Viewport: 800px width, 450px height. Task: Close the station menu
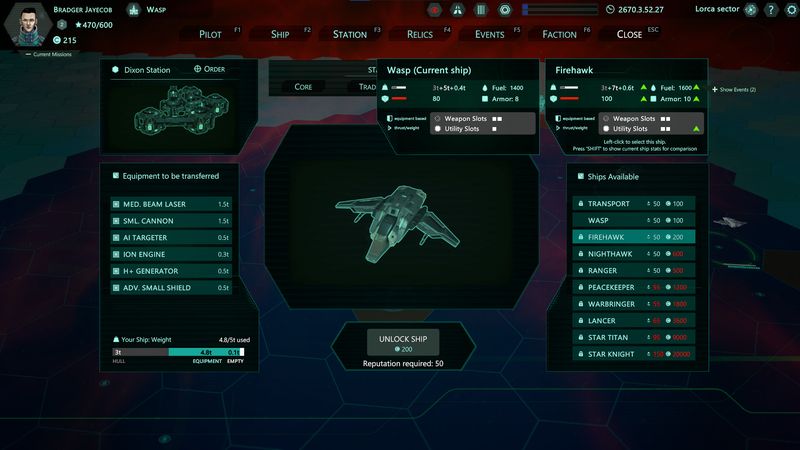point(630,34)
